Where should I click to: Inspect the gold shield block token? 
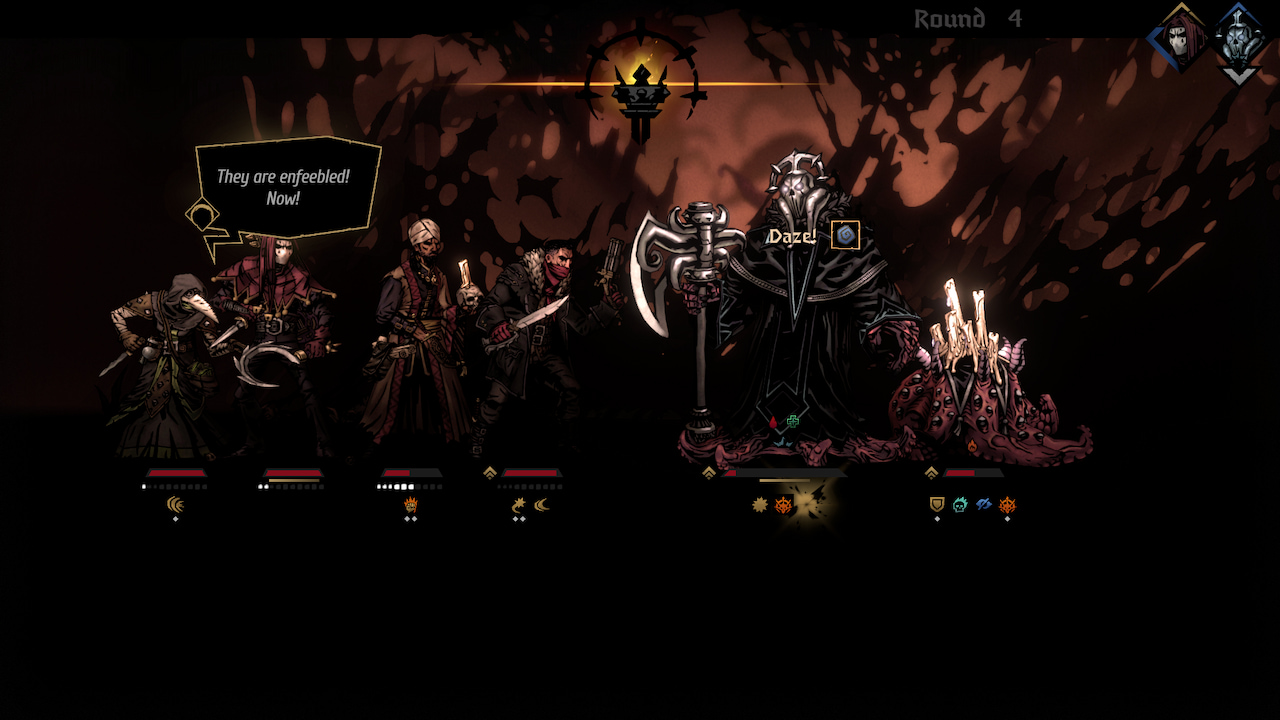pos(937,505)
